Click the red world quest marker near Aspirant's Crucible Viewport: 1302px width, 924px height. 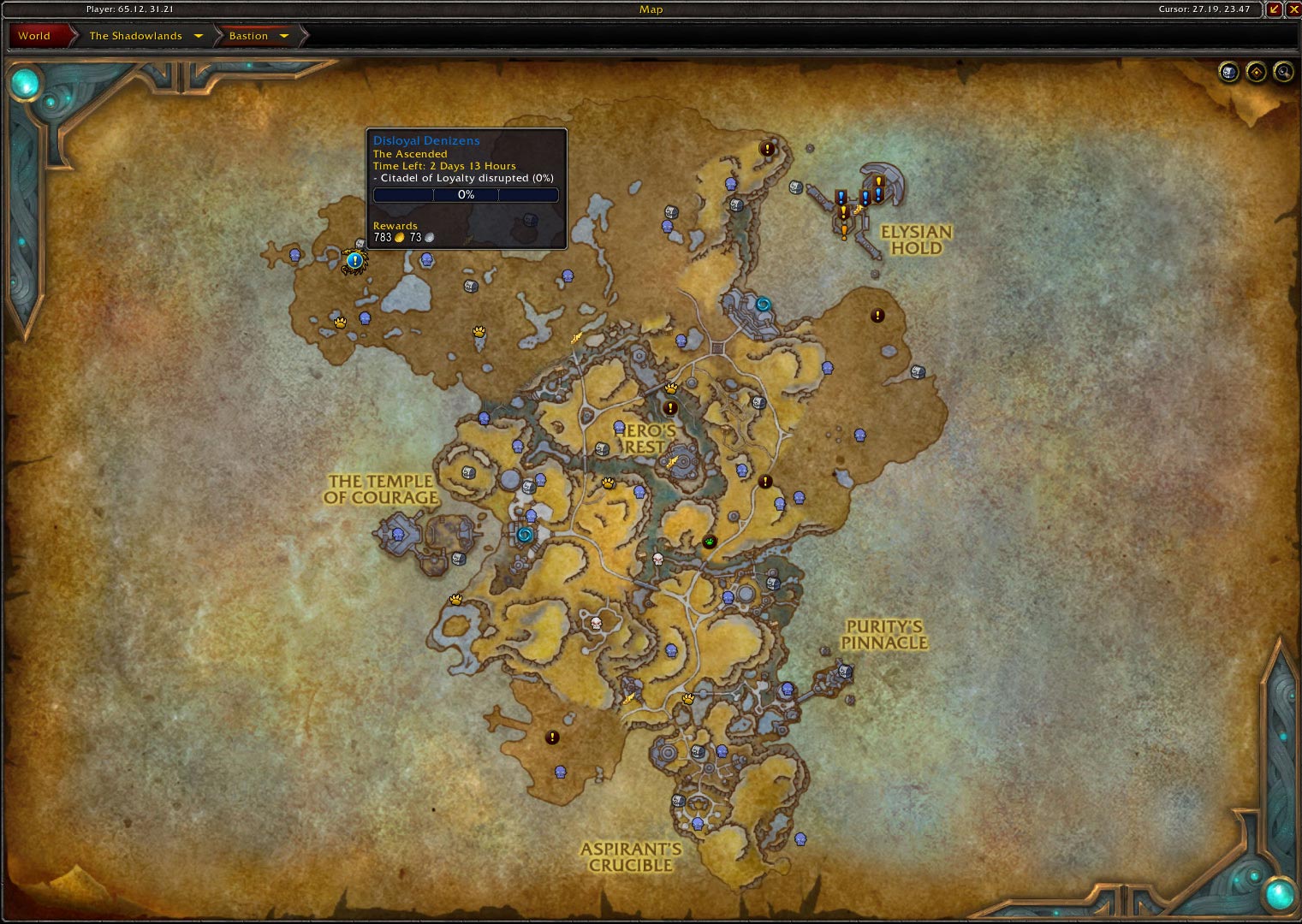point(552,737)
